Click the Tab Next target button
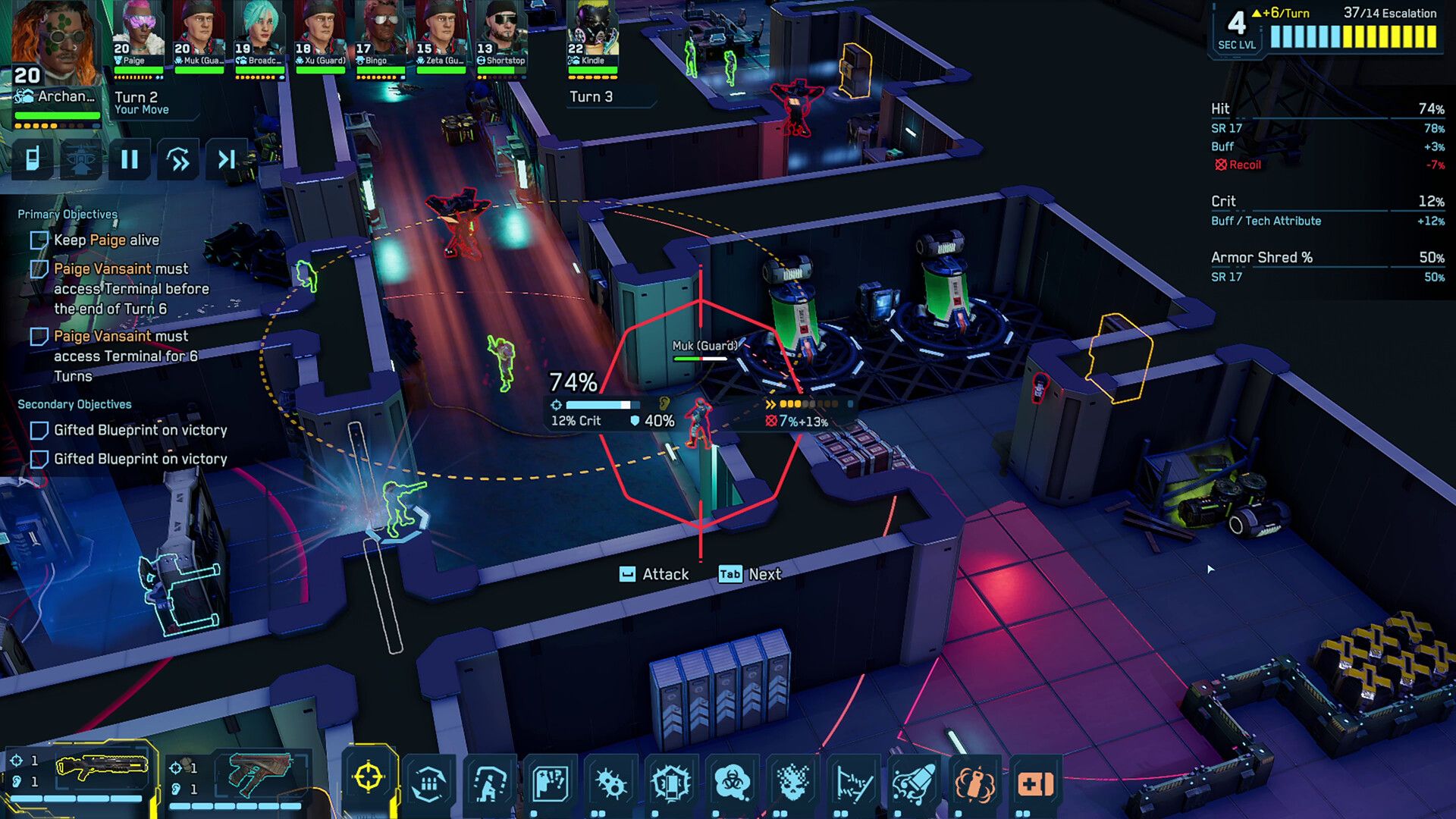Screen dimensions: 1456x819 [747, 574]
